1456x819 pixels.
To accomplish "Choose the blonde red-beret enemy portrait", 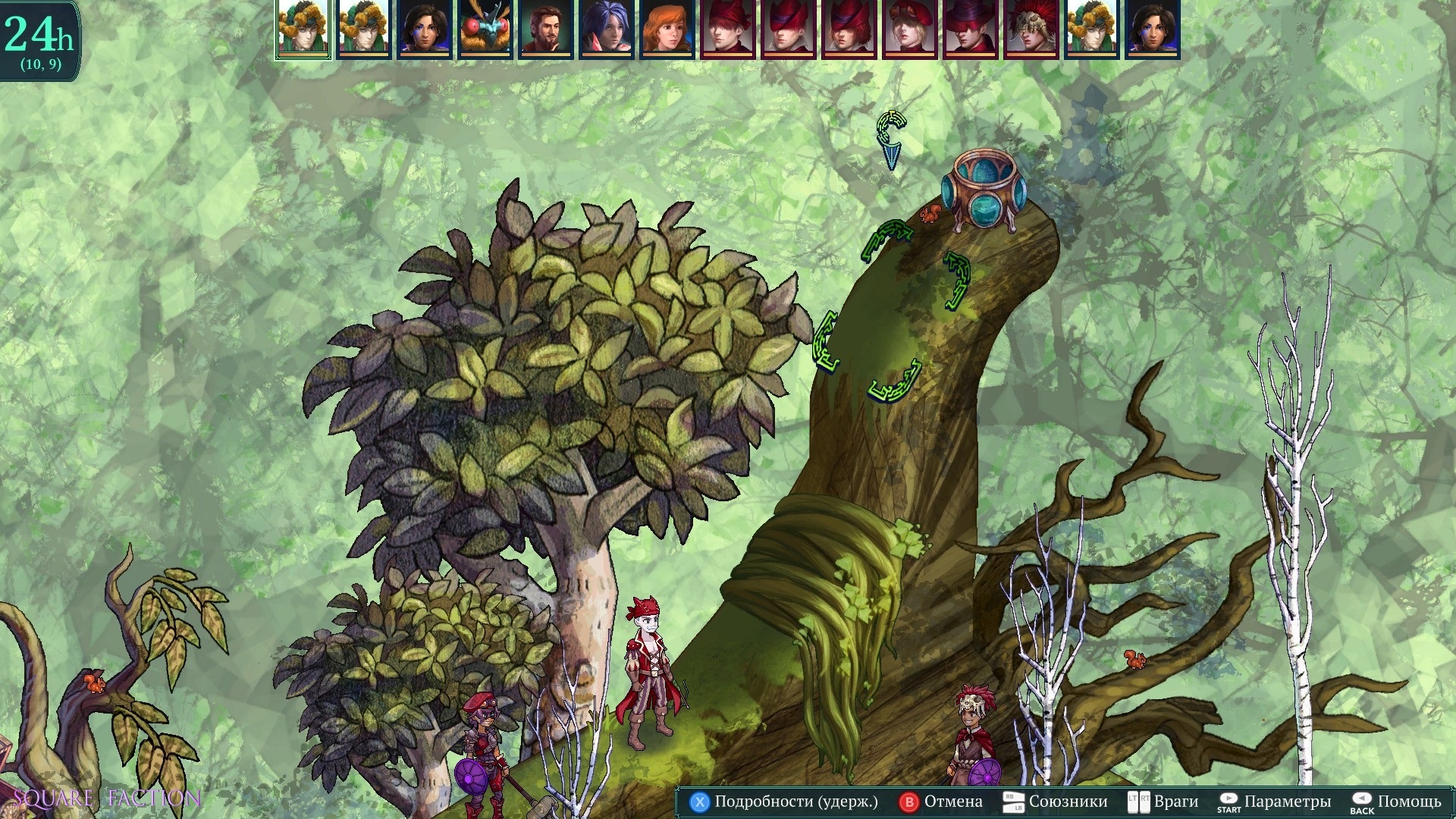I will point(909,28).
